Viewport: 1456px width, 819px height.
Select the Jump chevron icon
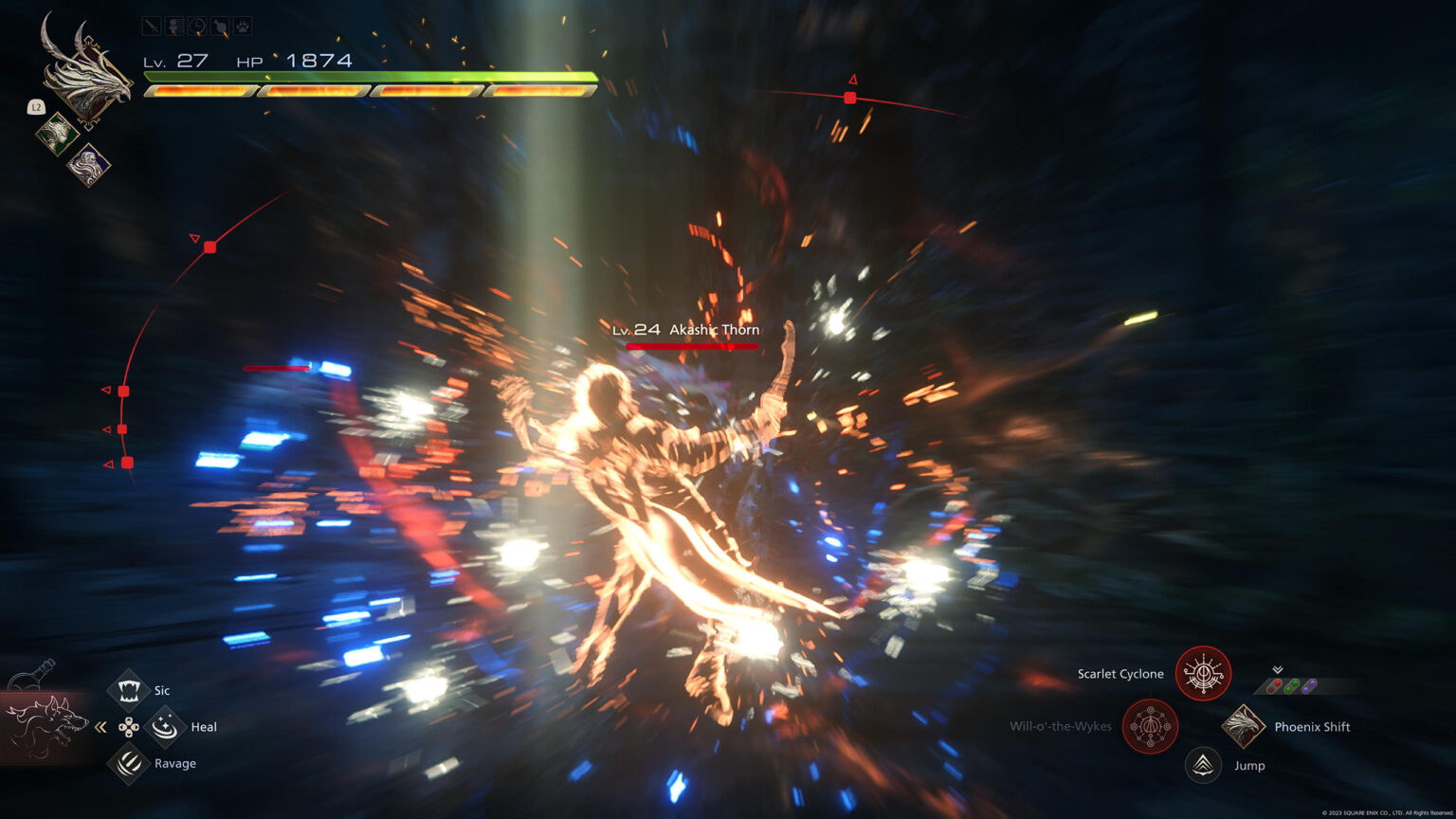pyautogui.click(x=1204, y=765)
